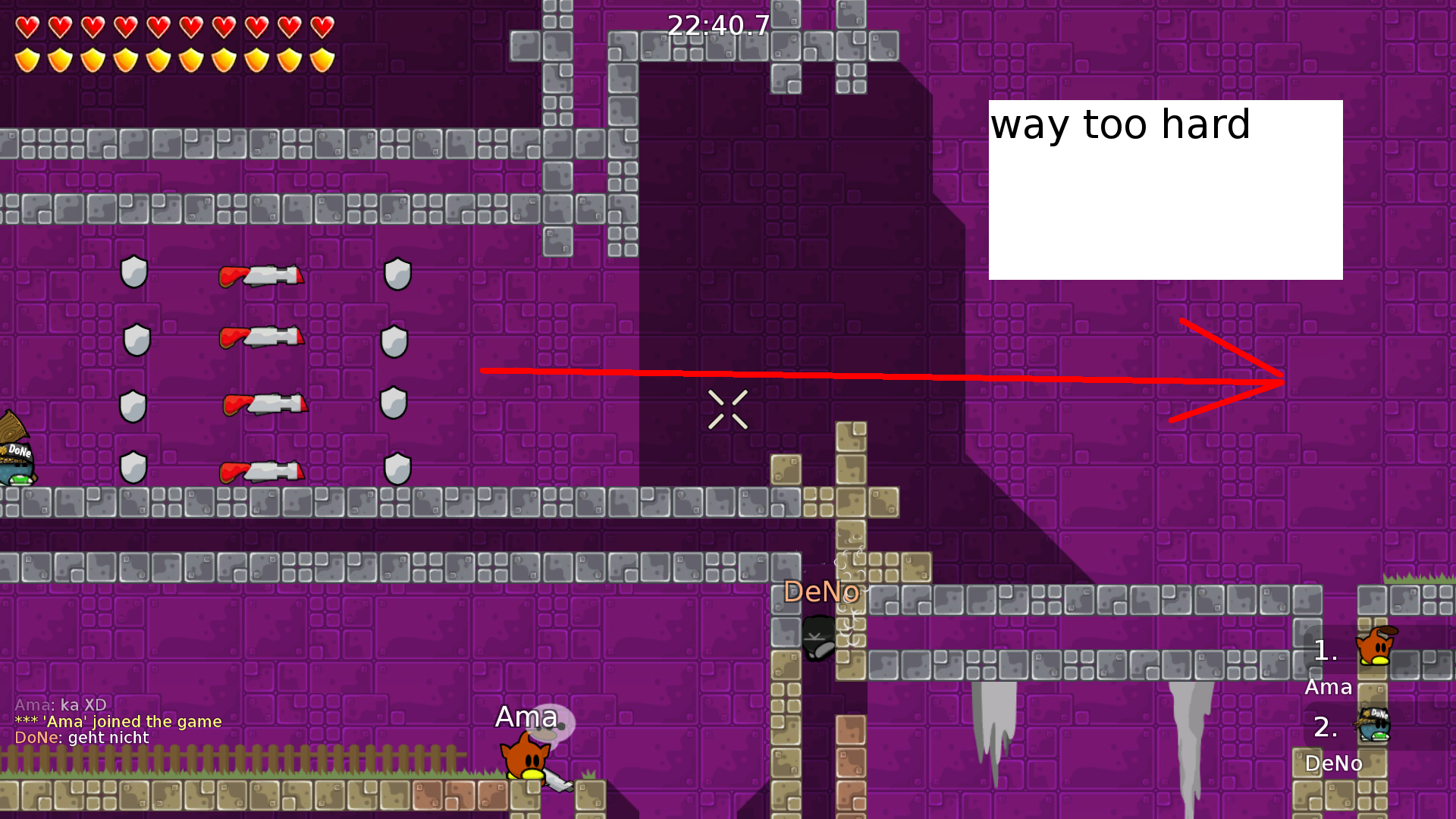Image resolution: width=1456 pixels, height=819 pixels.
Task: Click the 'Ama joined the game' message
Action: tap(118, 721)
